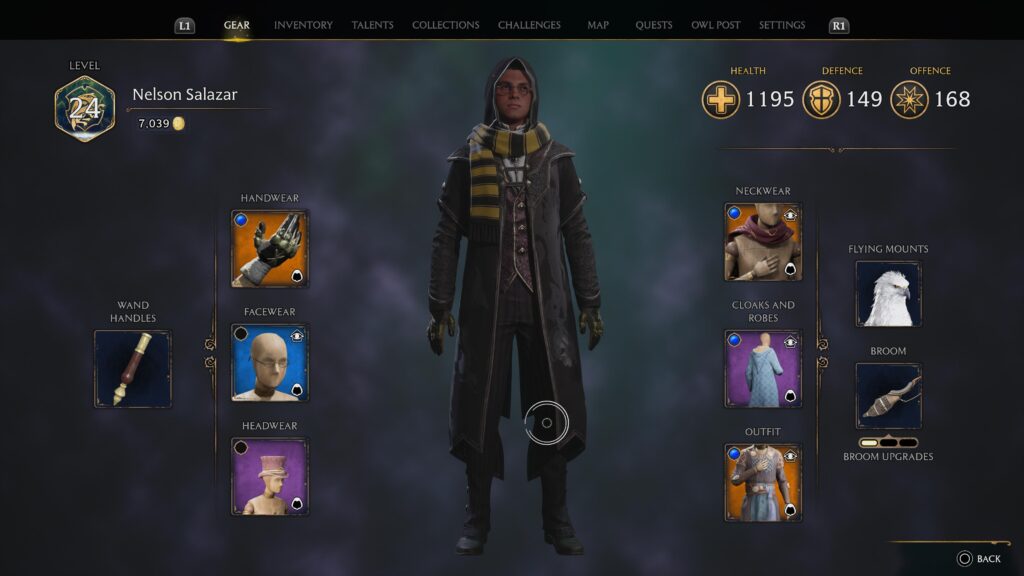The image size is (1024, 576).
Task: Select the Flying Mounts hippogriff slot
Action: pyautogui.click(x=888, y=294)
